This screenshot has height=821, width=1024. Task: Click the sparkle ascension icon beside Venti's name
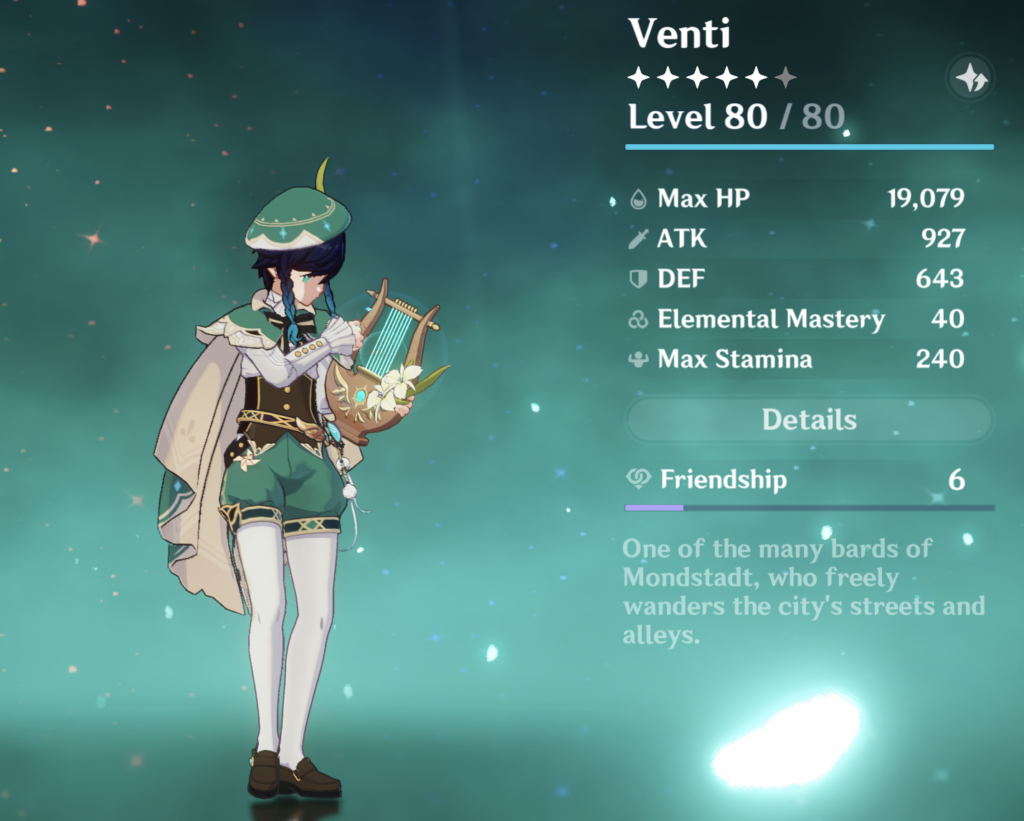970,77
